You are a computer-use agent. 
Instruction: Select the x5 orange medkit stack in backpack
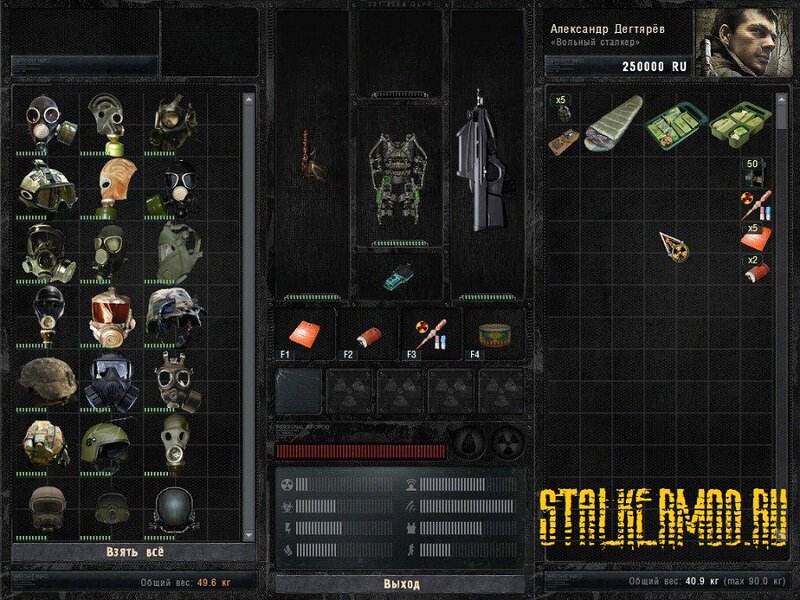[x=757, y=238]
